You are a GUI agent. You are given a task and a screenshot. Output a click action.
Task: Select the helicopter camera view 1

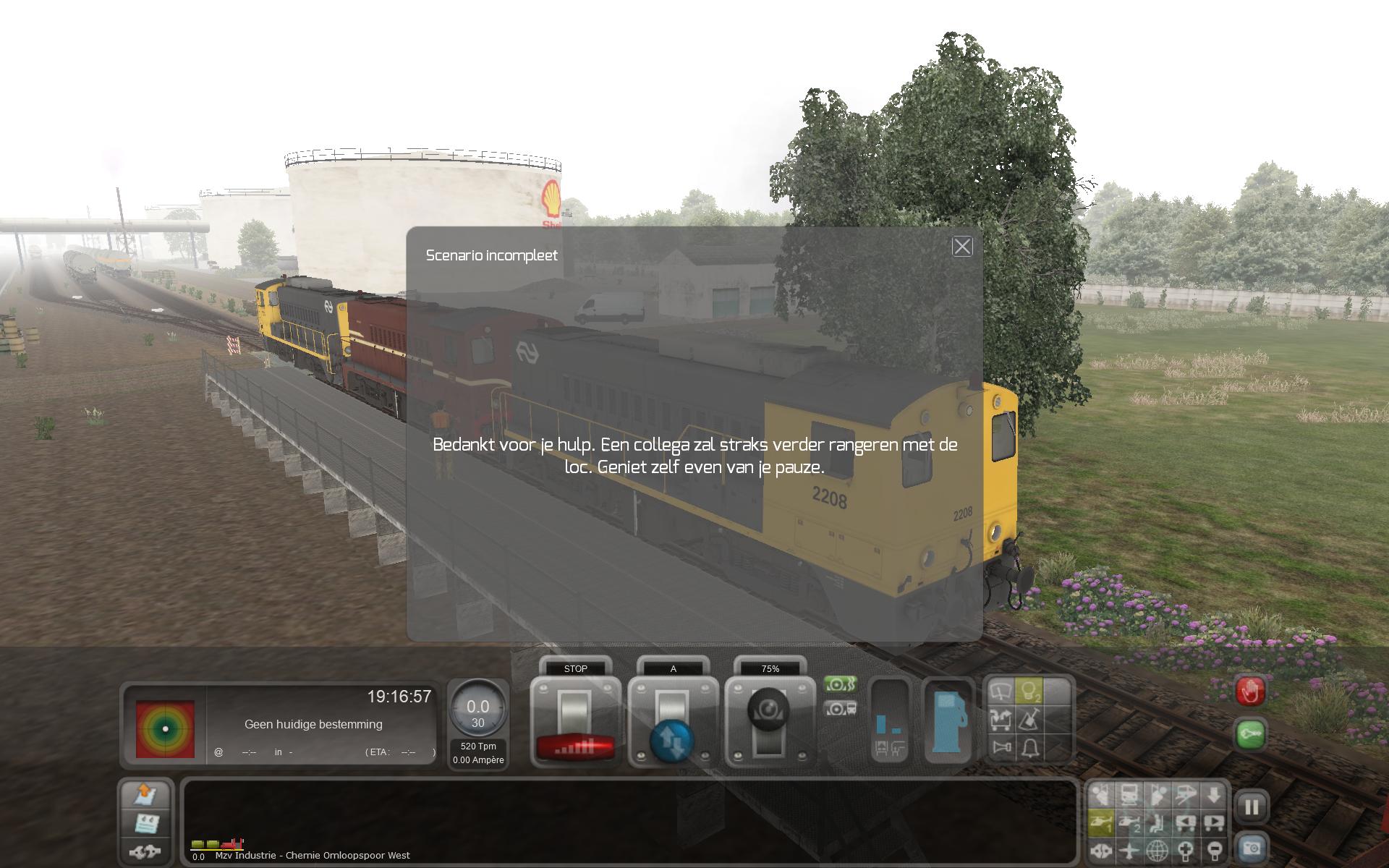coord(1100,822)
